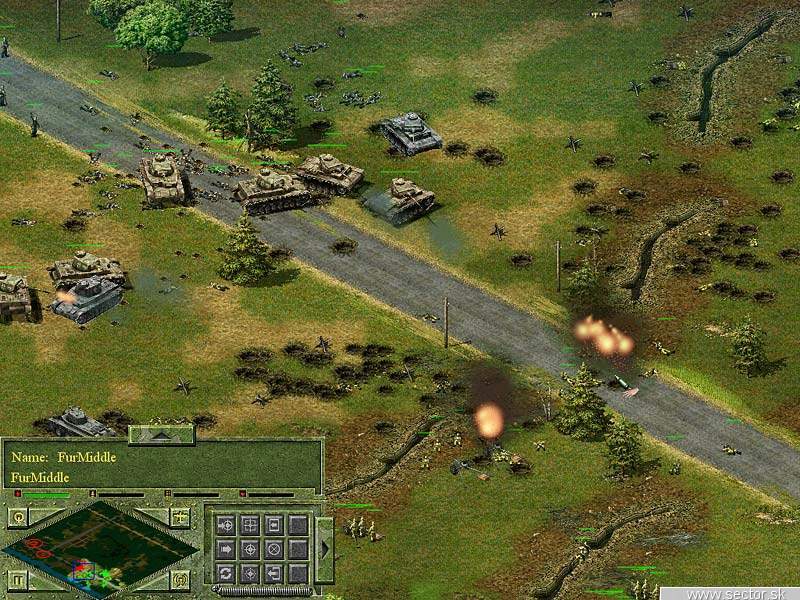The width and height of the screenshot is (800, 600).
Task: Call air support with the airplane button
Action: click(x=180, y=517)
